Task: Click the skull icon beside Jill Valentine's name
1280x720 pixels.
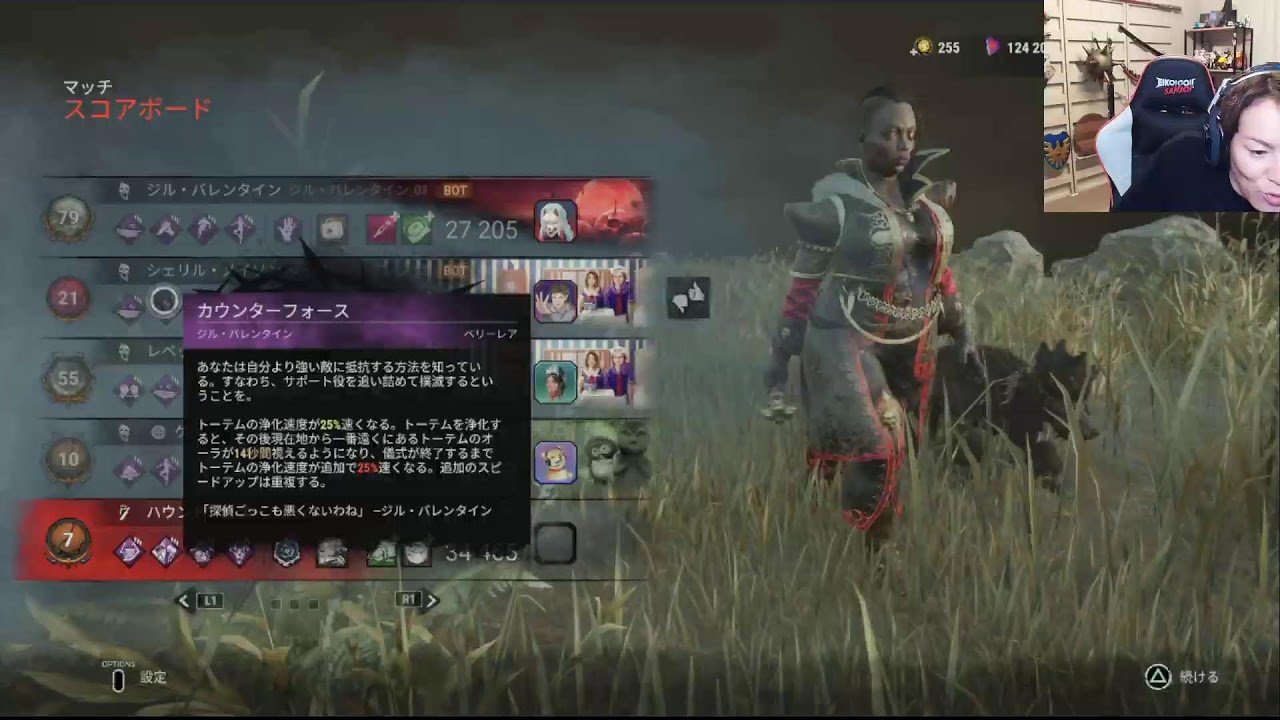Action: 124,190
